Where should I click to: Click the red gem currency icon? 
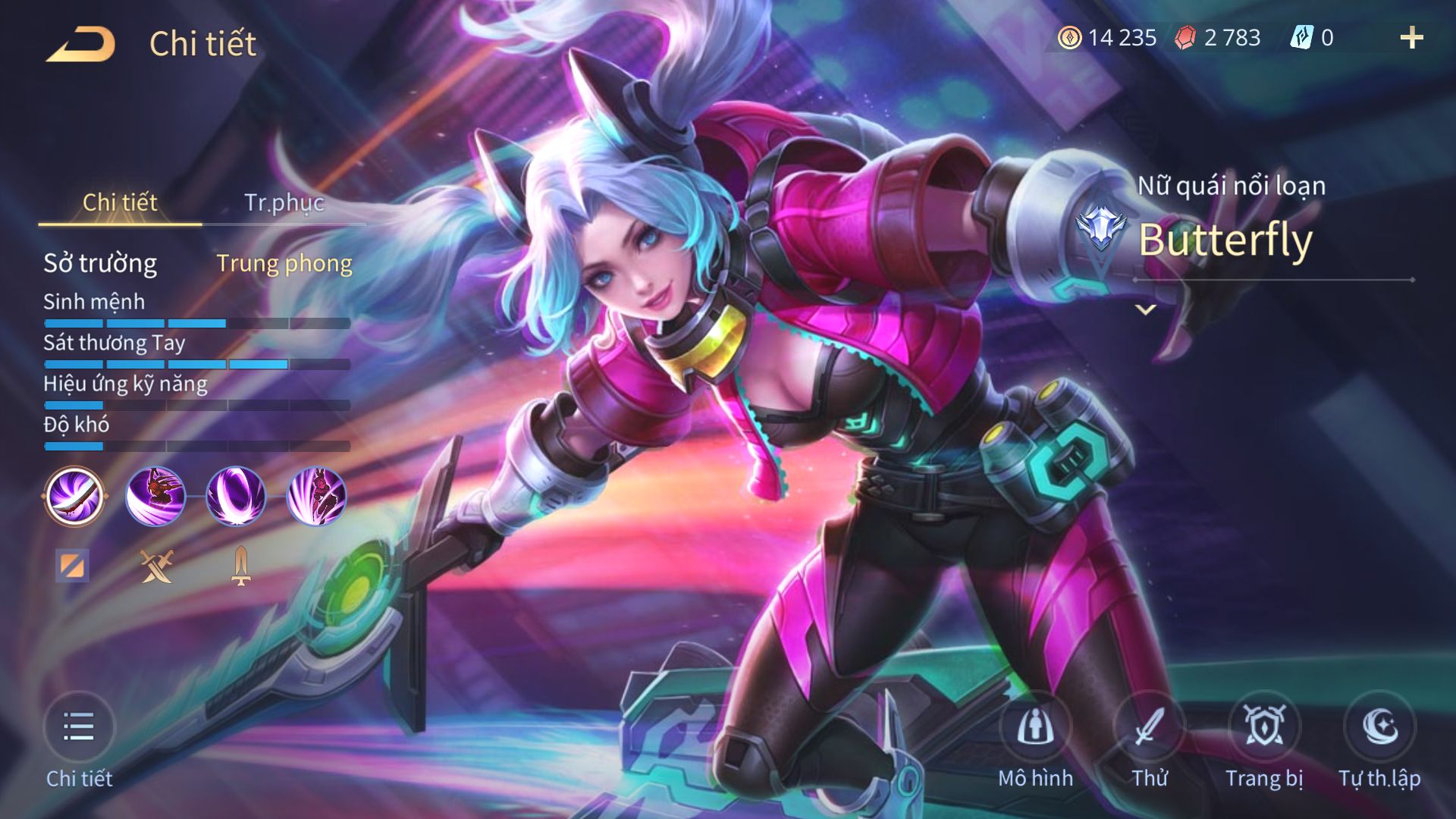[1185, 38]
